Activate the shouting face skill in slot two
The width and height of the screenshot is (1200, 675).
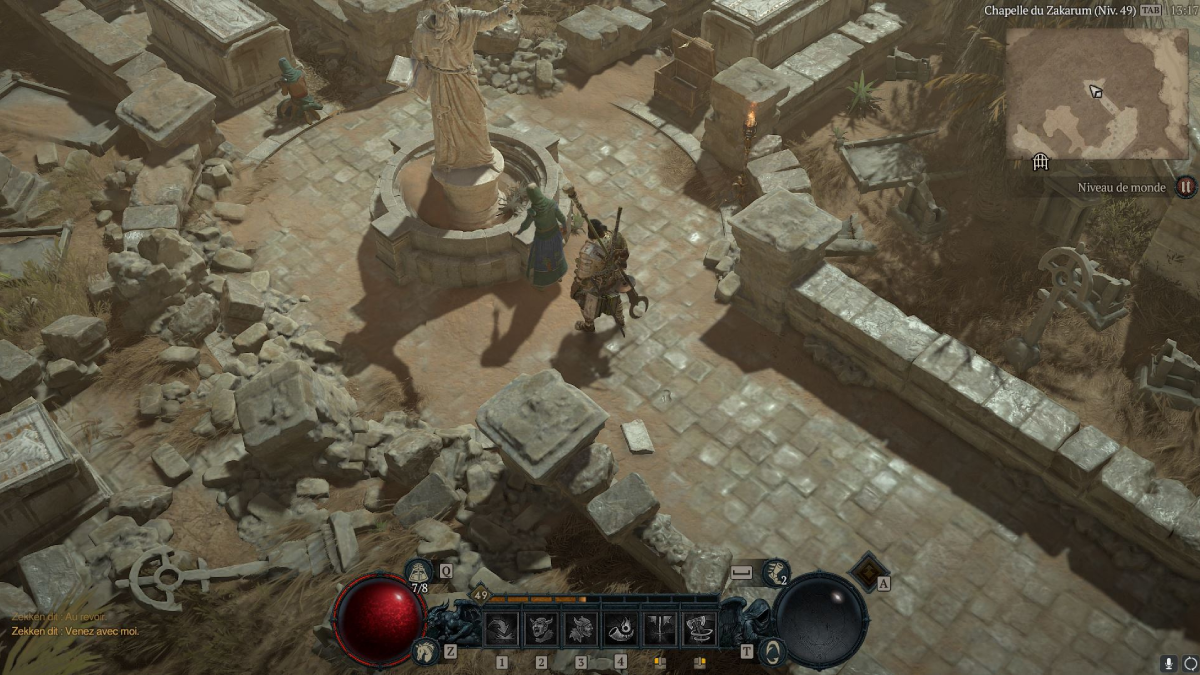541,629
